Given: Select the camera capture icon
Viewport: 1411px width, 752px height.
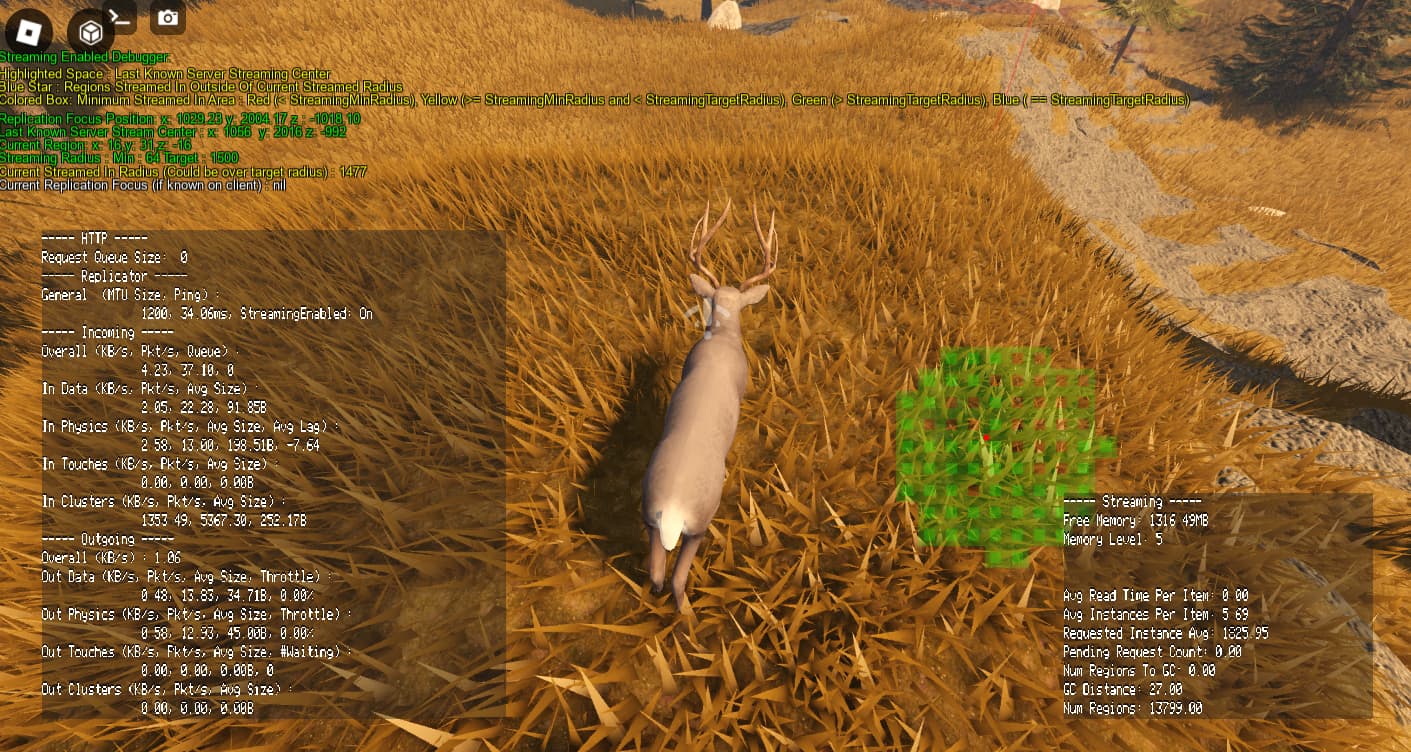Looking at the screenshot, I should click(166, 16).
